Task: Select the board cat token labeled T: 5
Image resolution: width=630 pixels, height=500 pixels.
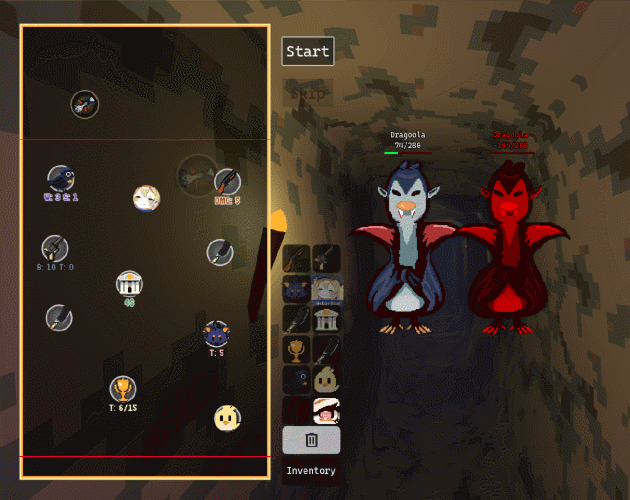Action: [216, 334]
